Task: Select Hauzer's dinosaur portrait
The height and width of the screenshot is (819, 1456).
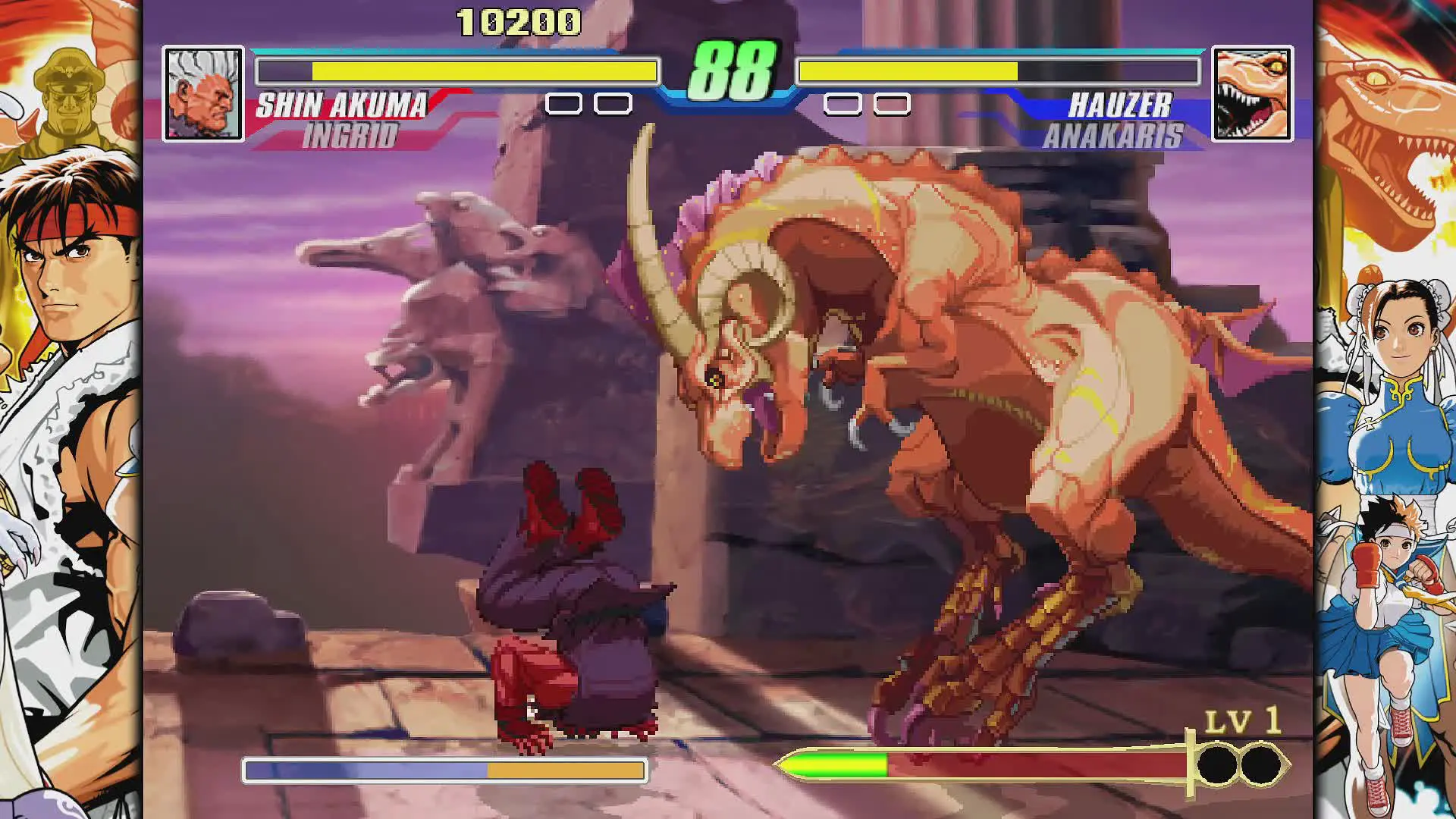Action: 1252,93
